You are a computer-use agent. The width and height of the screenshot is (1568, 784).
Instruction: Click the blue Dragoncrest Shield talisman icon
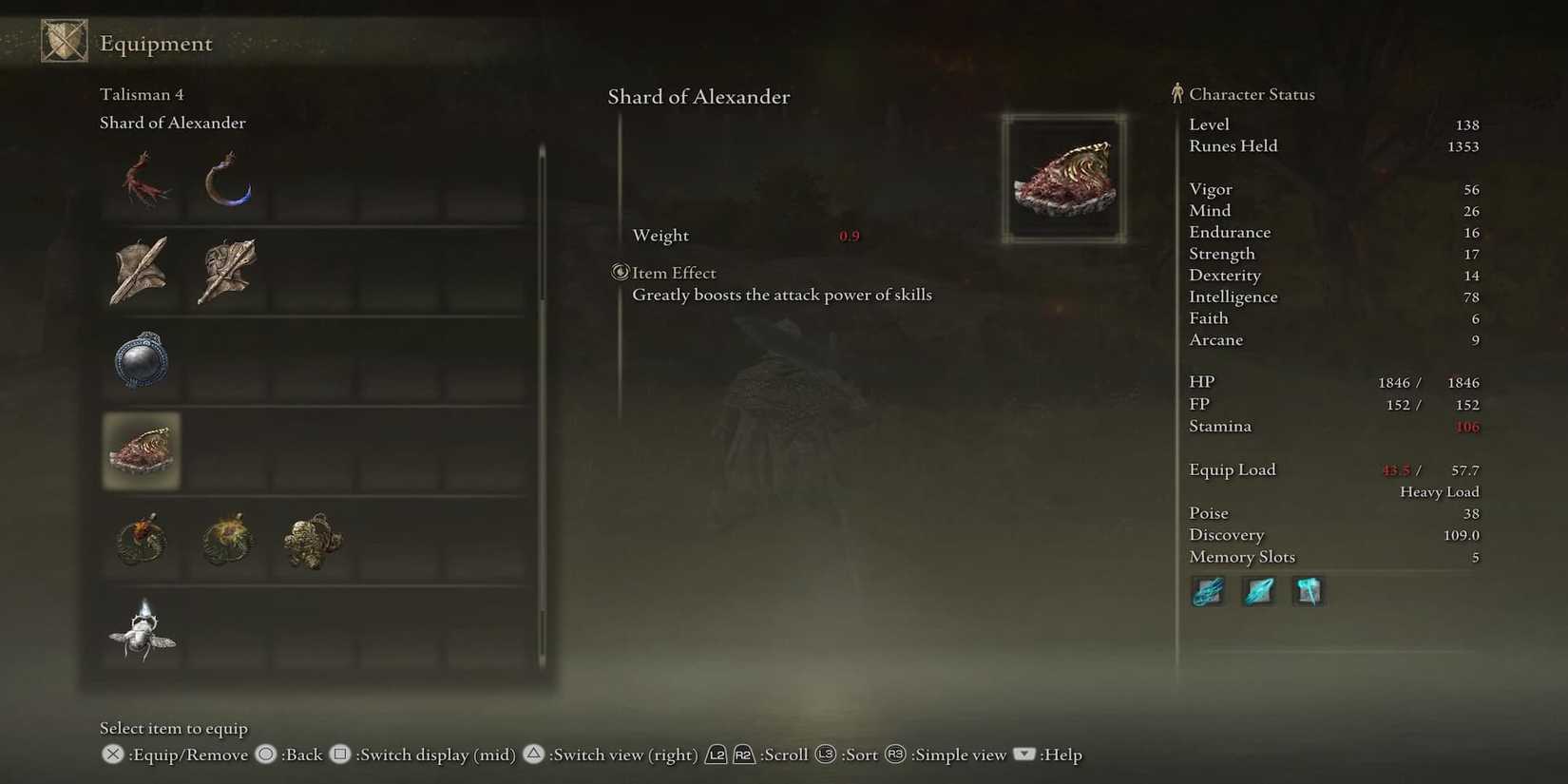coord(141,361)
